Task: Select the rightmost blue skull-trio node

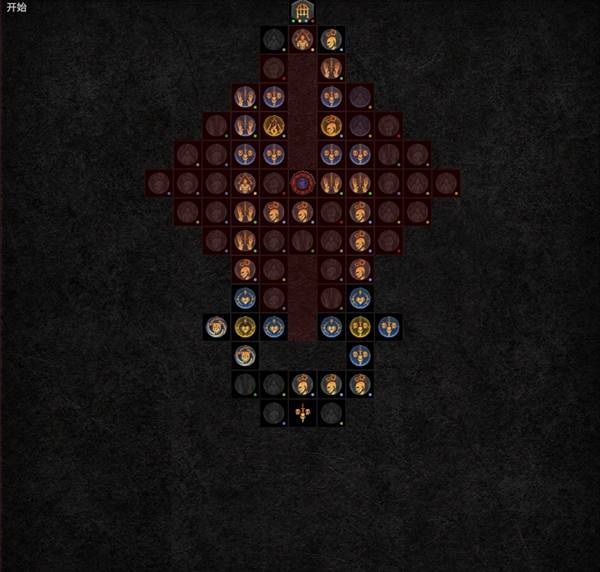Action: (389, 326)
